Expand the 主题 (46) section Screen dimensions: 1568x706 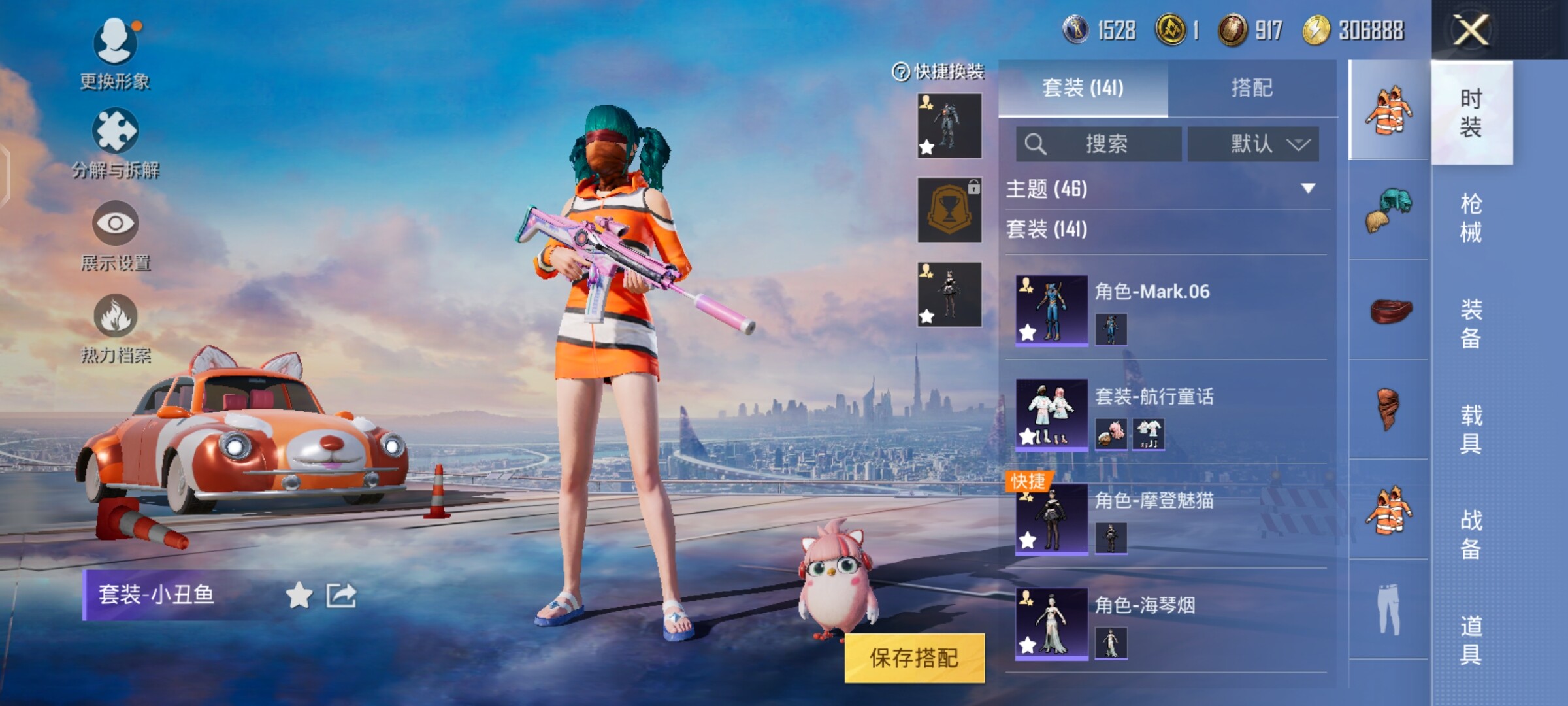pos(1307,189)
